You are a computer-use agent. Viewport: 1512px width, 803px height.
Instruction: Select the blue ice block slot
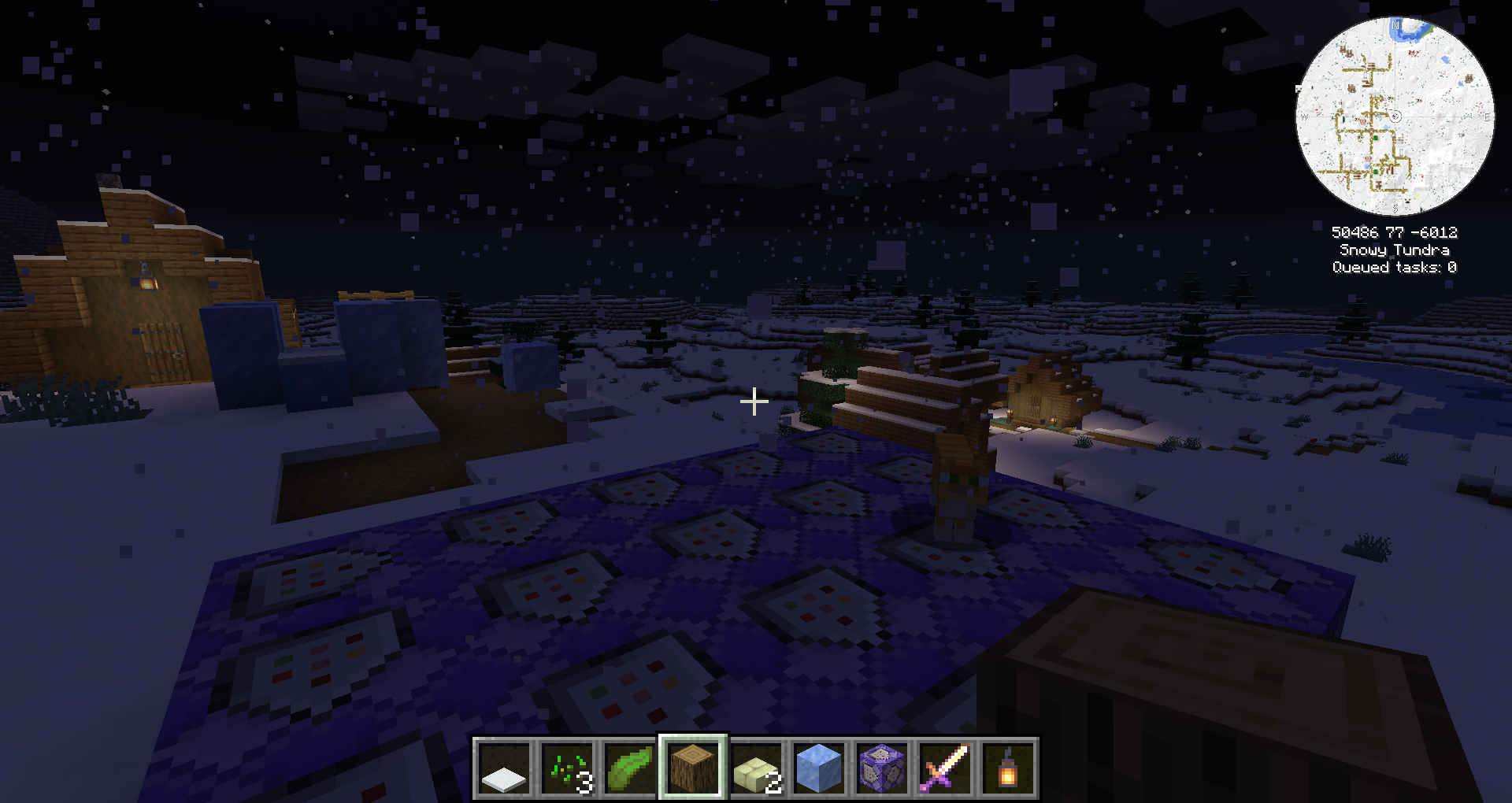[x=819, y=768]
